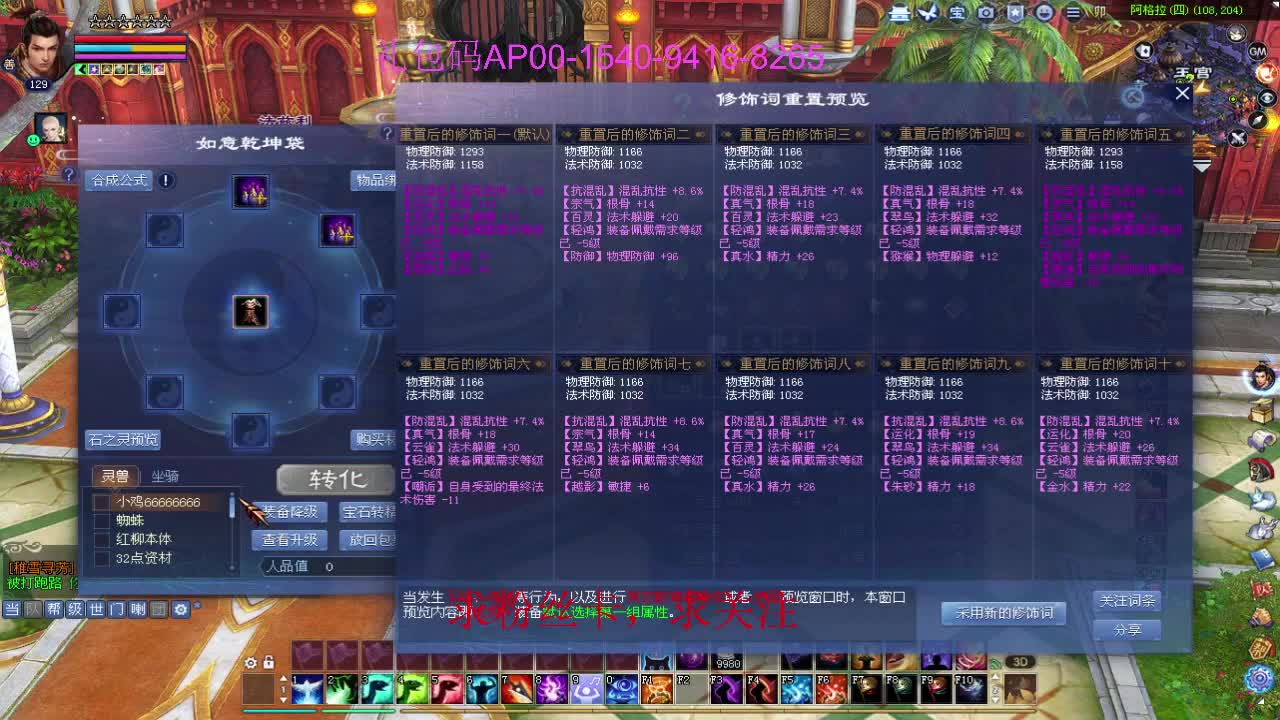Check the 小鸡66666666 pet checkbox

102,503
